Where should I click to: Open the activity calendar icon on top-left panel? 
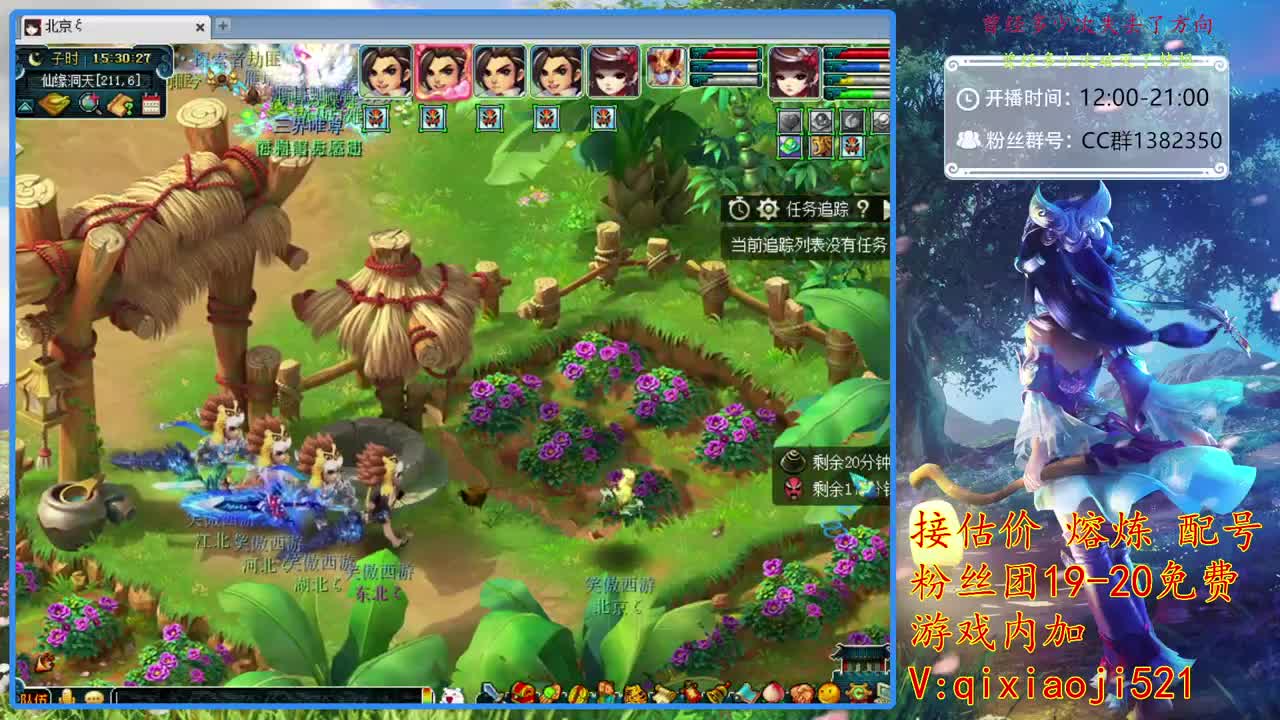(x=152, y=102)
